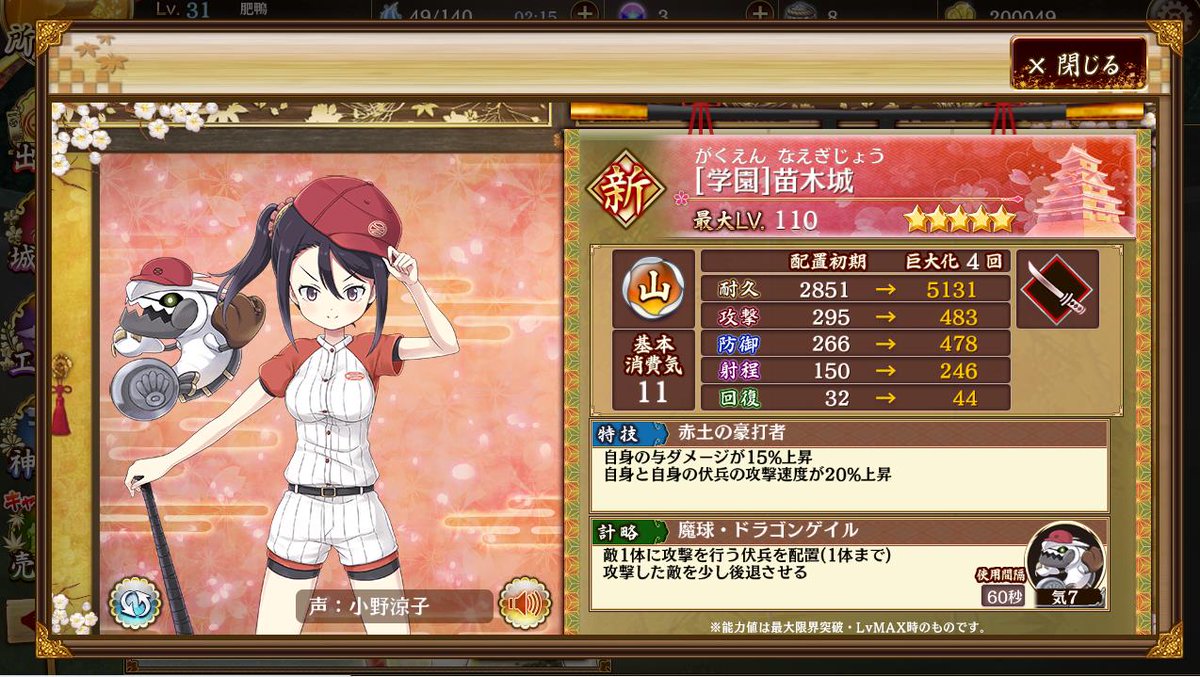Close the character detail window with 閉じる
This screenshot has width=1200, height=677.
tap(1078, 65)
